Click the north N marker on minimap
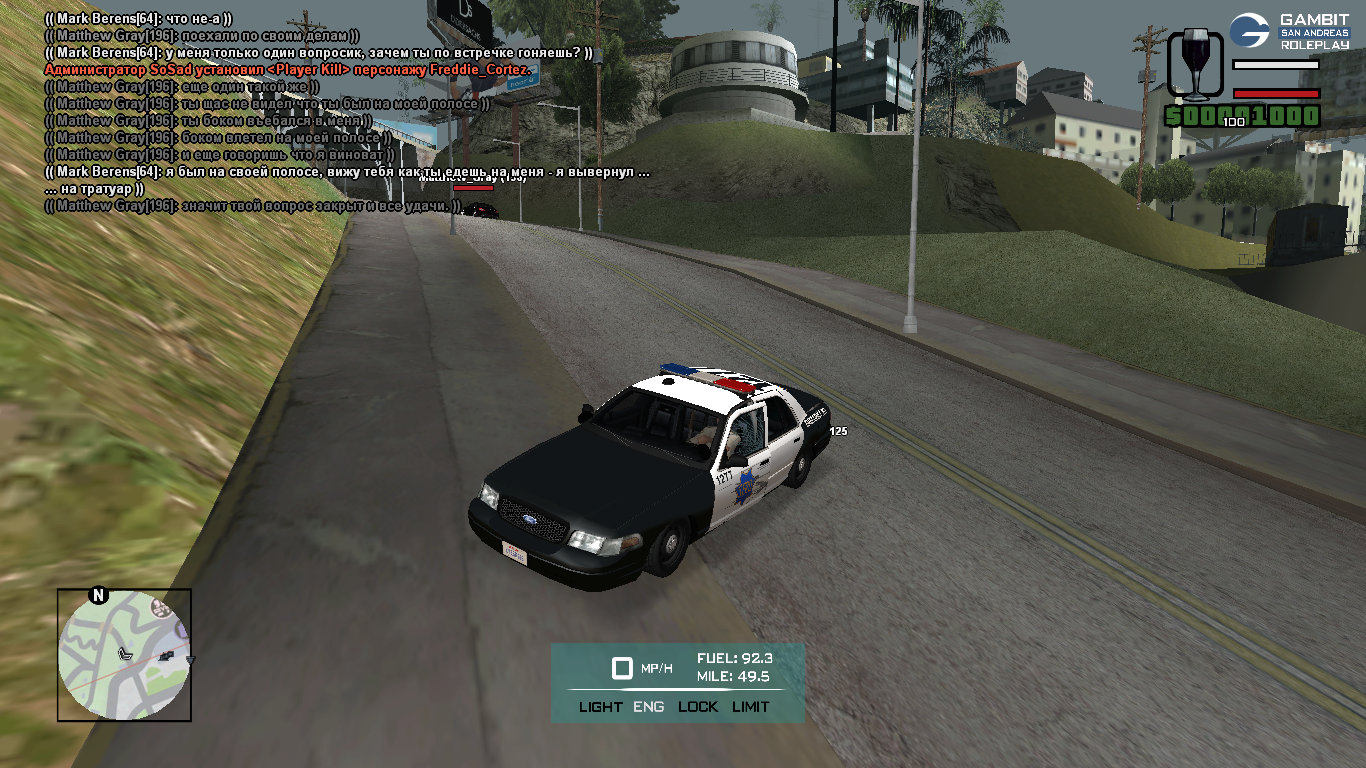The image size is (1366, 768). (98, 596)
